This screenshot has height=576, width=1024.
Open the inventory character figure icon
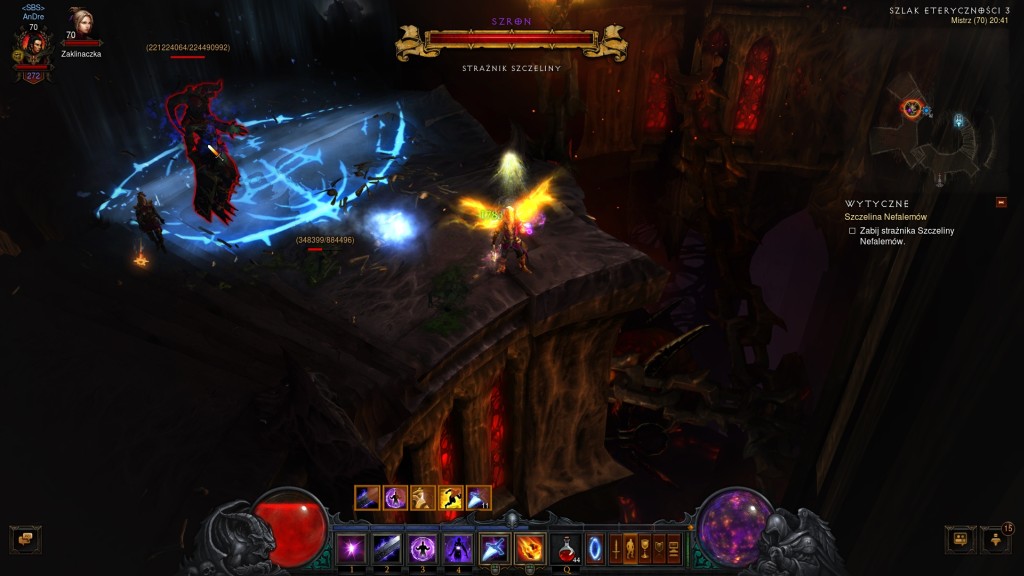[x=630, y=549]
